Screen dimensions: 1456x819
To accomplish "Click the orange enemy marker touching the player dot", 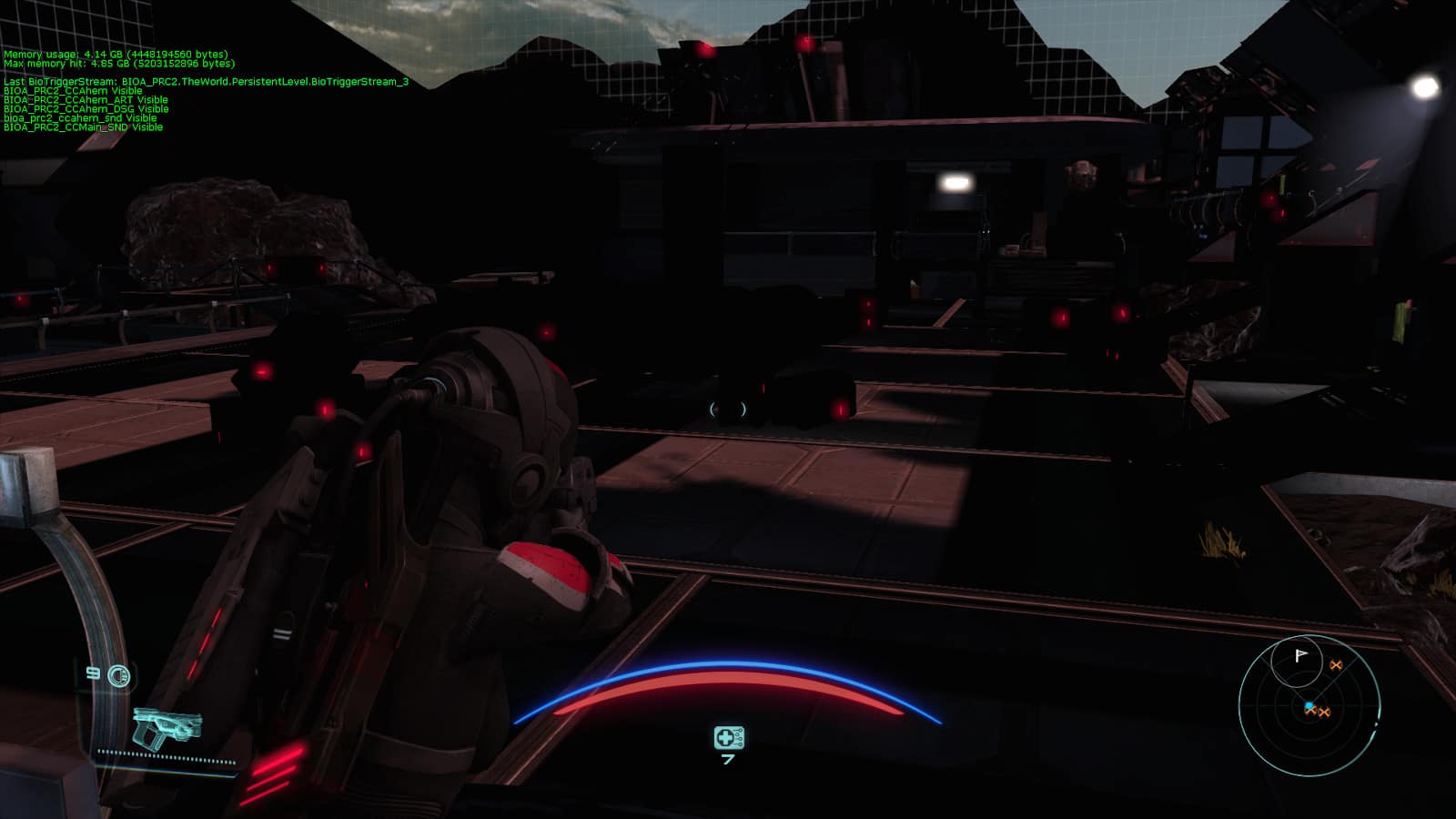I will click(1311, 711).
